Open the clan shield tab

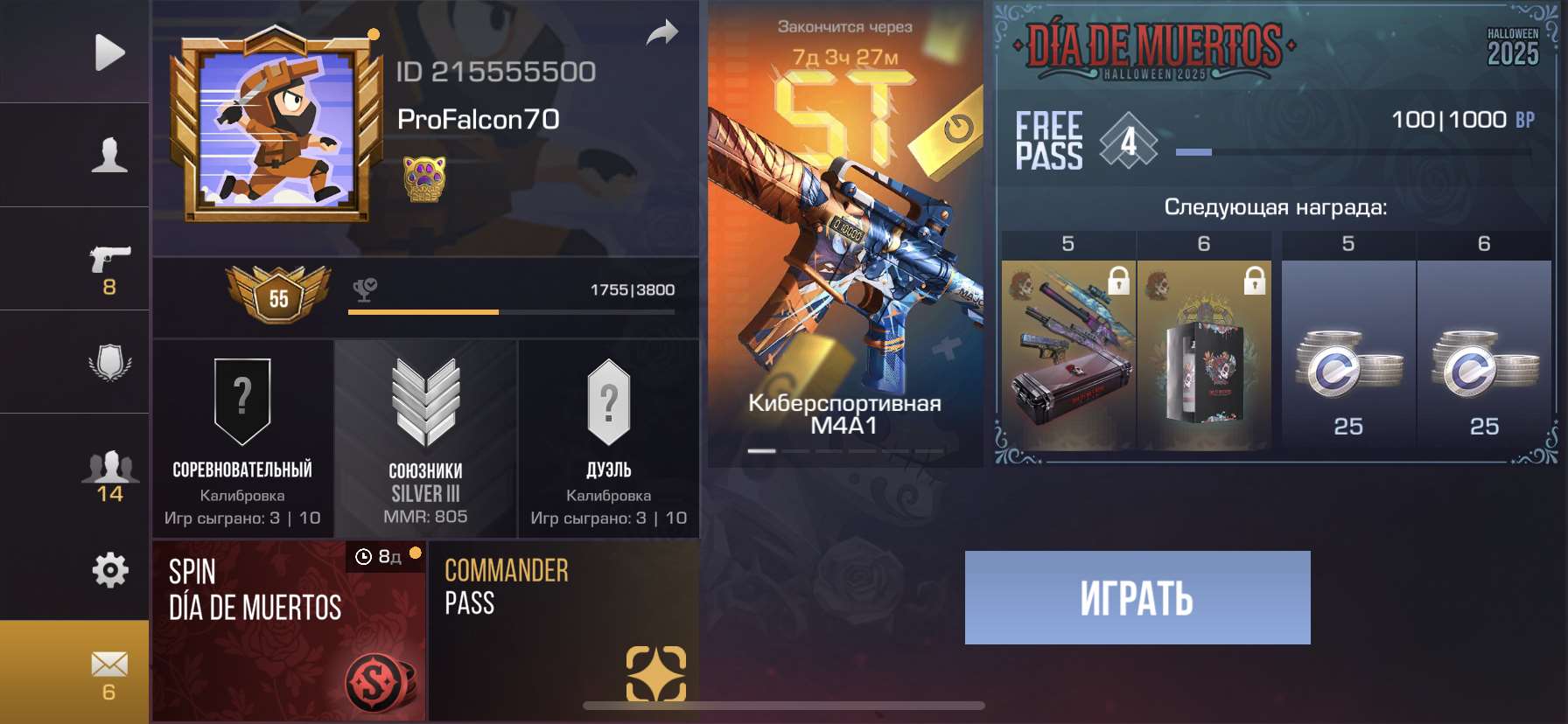[109, 362]
